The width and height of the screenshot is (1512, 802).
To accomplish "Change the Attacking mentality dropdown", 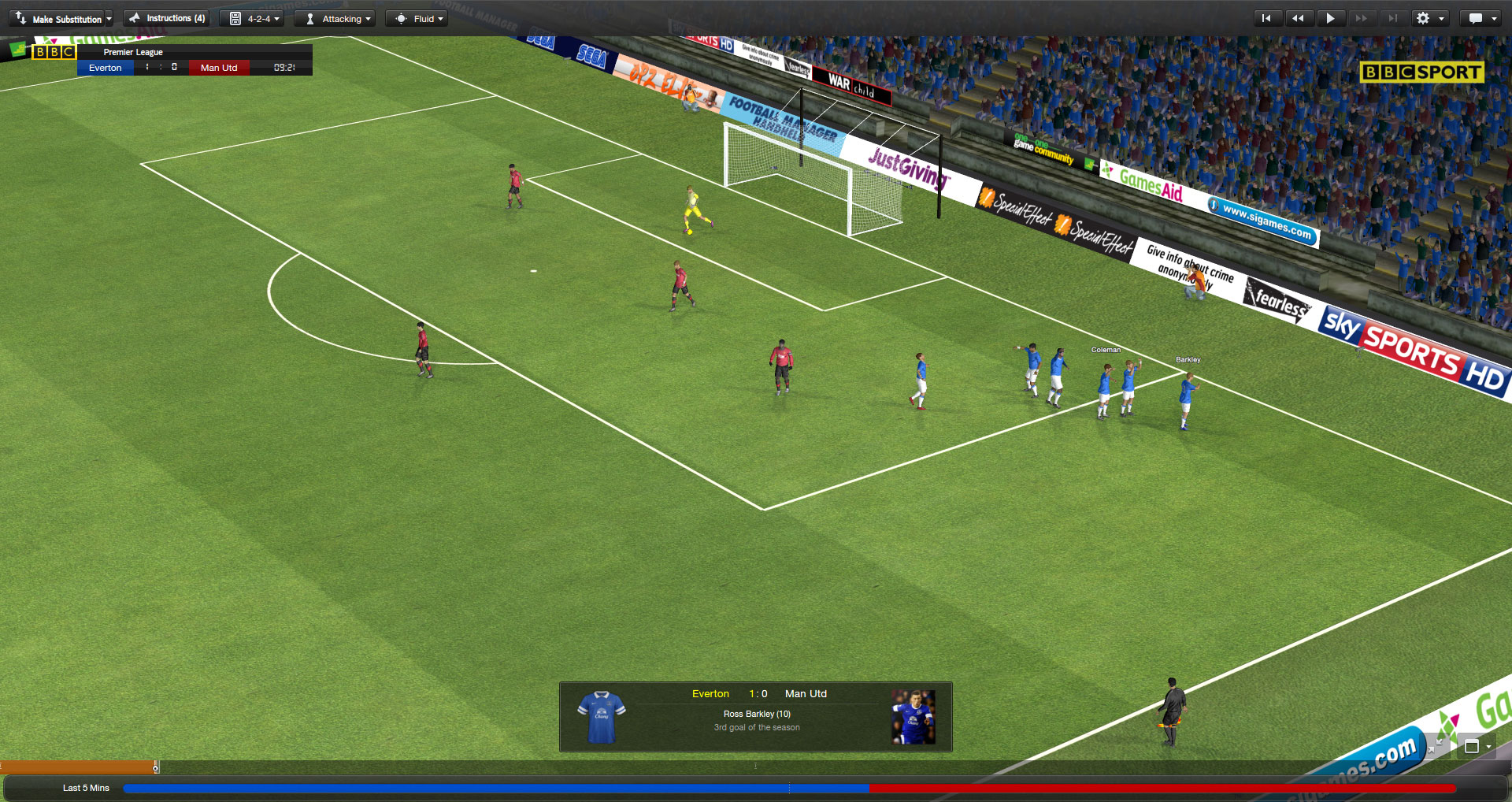I will point(338,19).
